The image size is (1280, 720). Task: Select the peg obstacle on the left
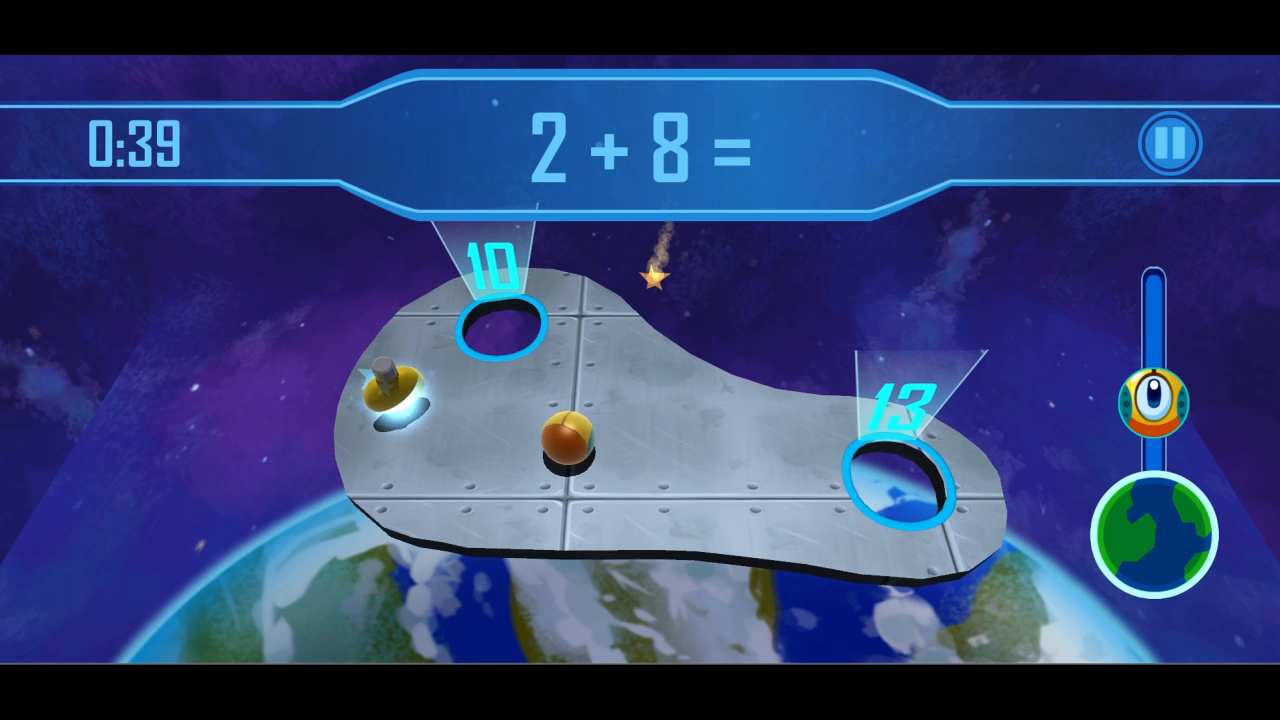click(x=388, y=380)
